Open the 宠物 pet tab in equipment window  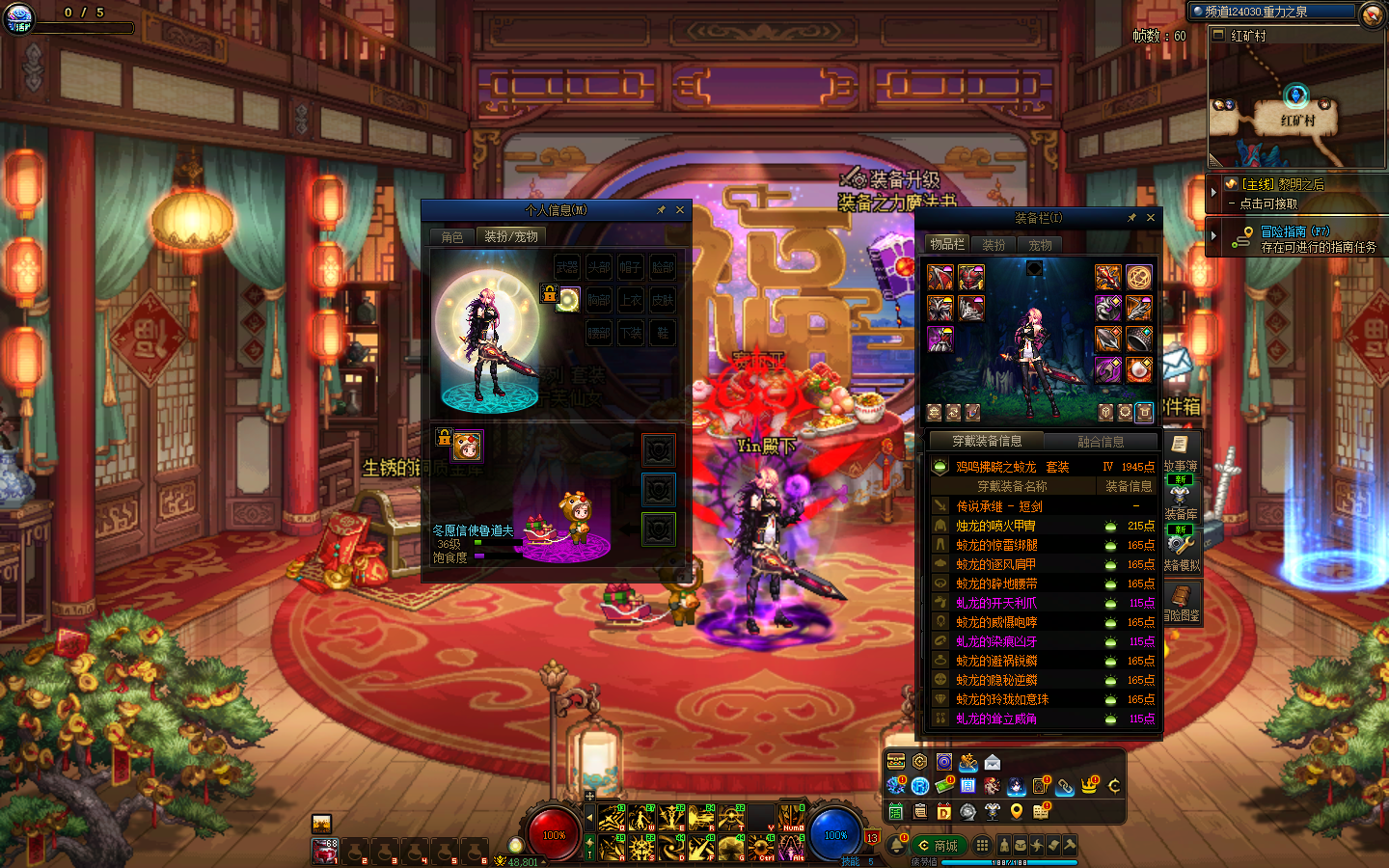[x=1040, y=245]
